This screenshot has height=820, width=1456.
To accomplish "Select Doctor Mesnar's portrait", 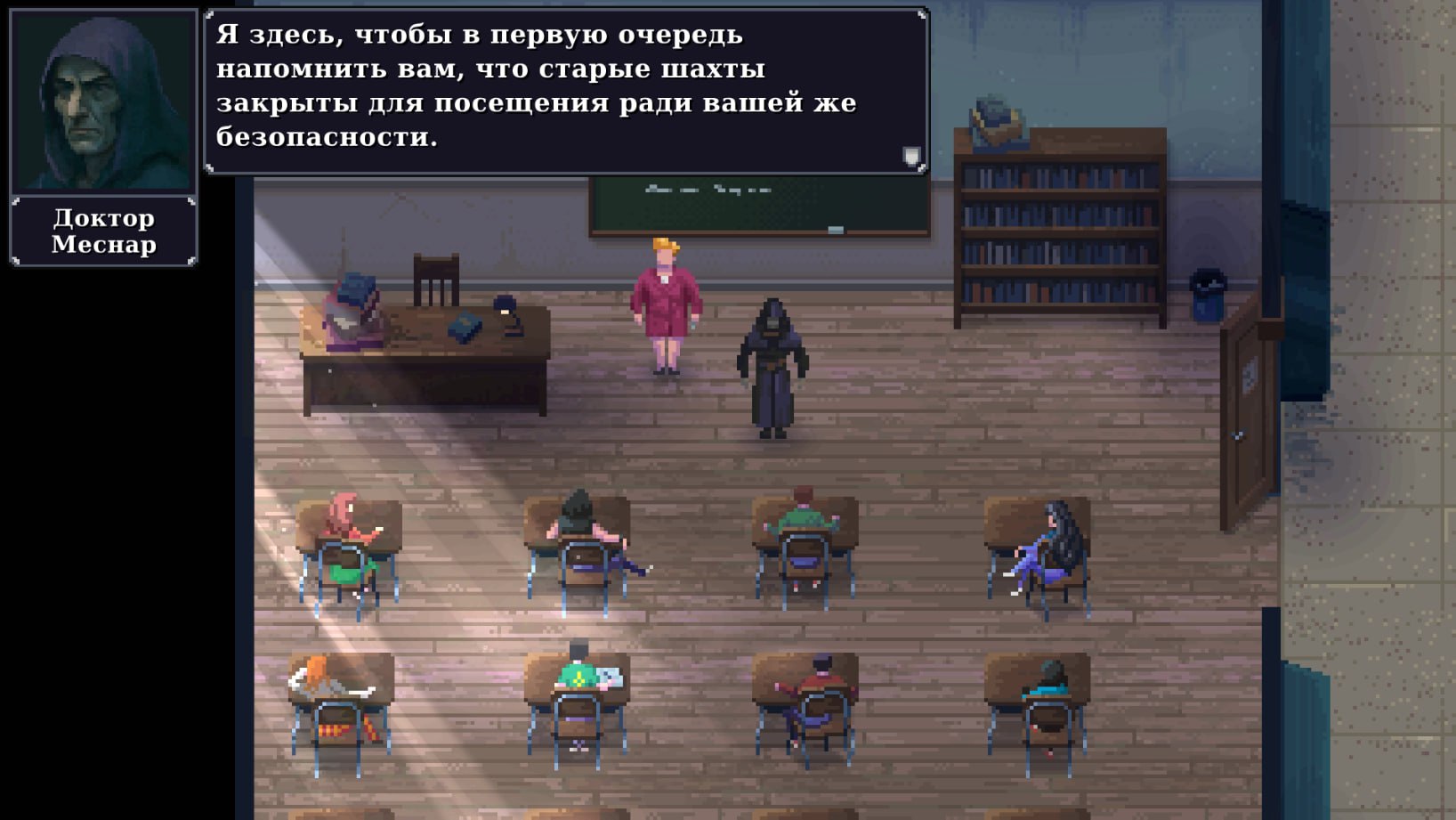I will point(101,100).
